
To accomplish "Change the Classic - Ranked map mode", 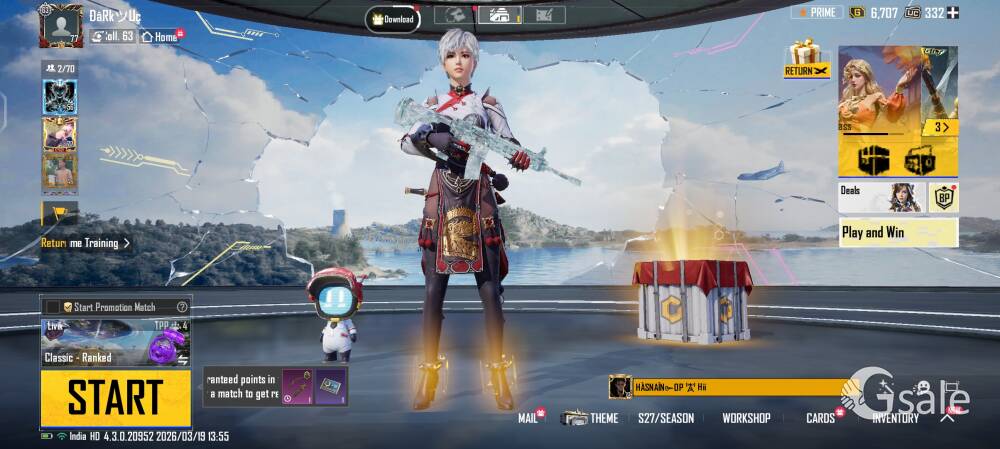I will point(115,343).
